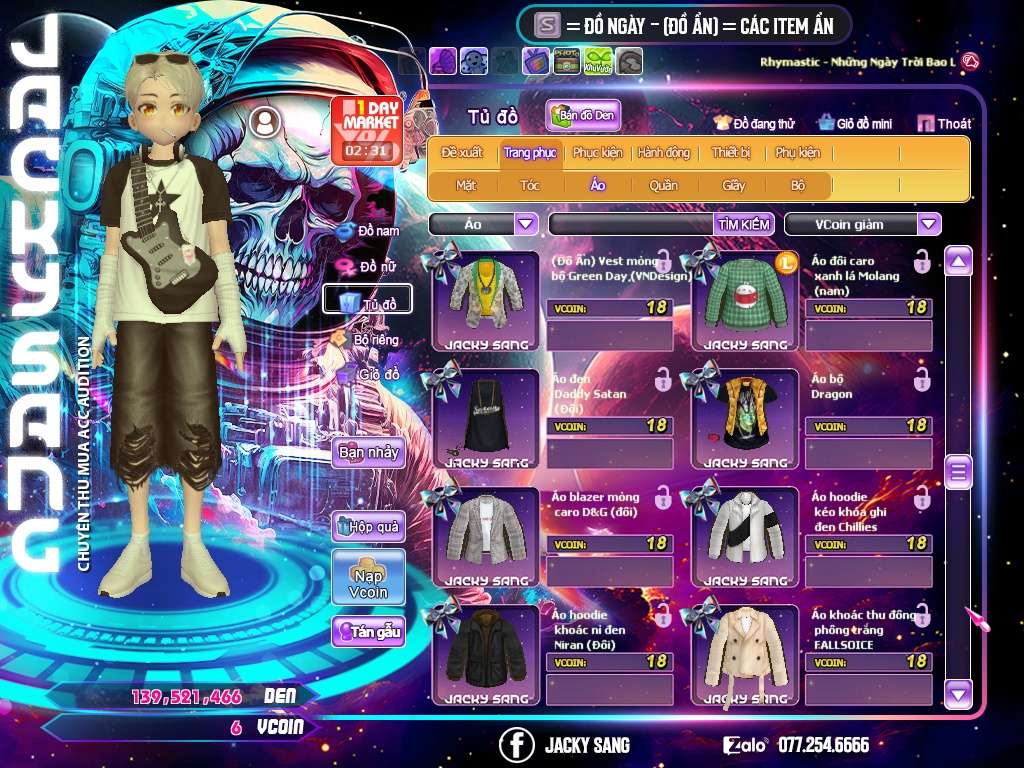Open the Thiết bị tab
The image size is (1024, 768).
(x=731, y=153)
